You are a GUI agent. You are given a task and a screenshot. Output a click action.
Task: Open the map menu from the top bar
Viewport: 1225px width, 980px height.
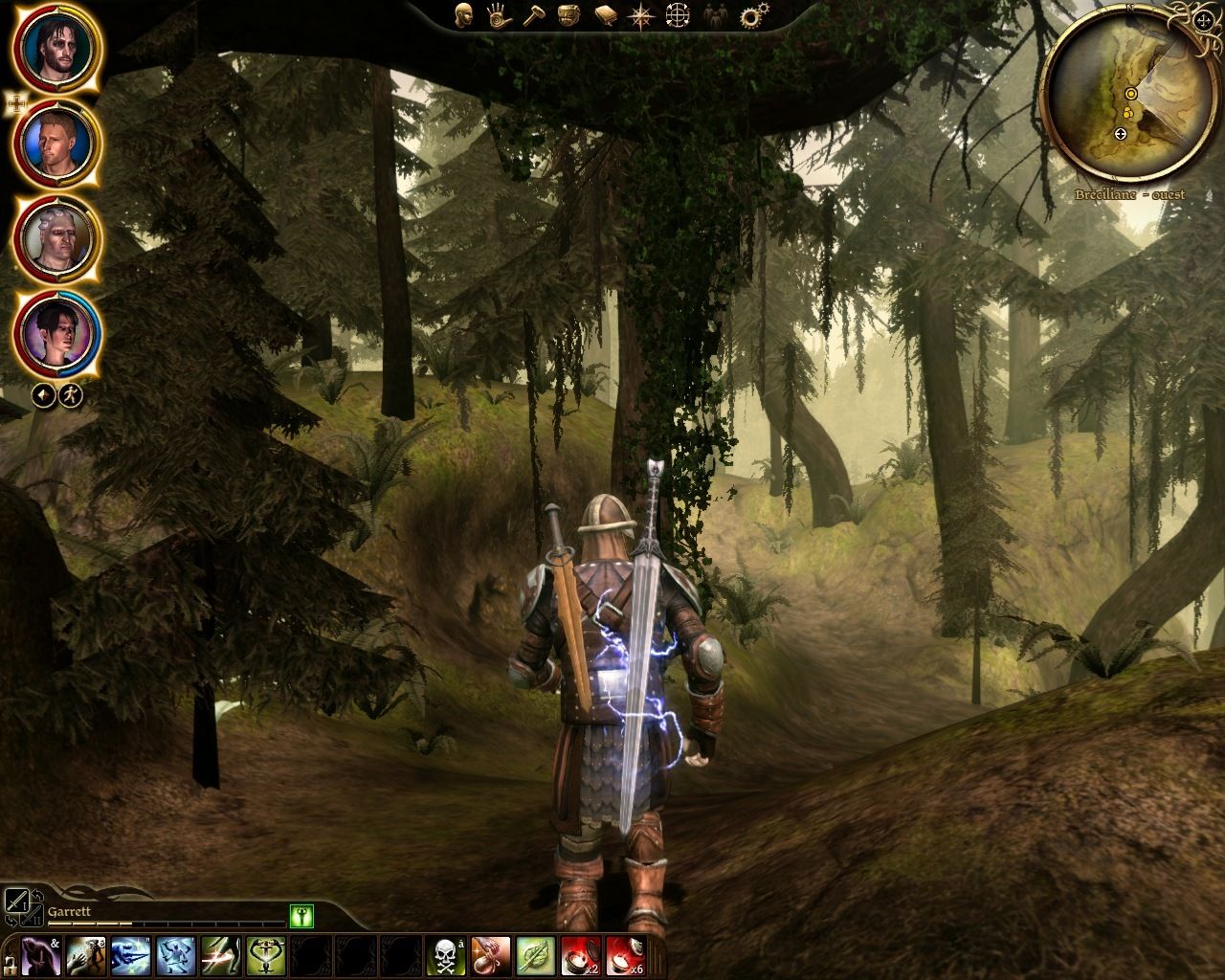click(678, 16)
